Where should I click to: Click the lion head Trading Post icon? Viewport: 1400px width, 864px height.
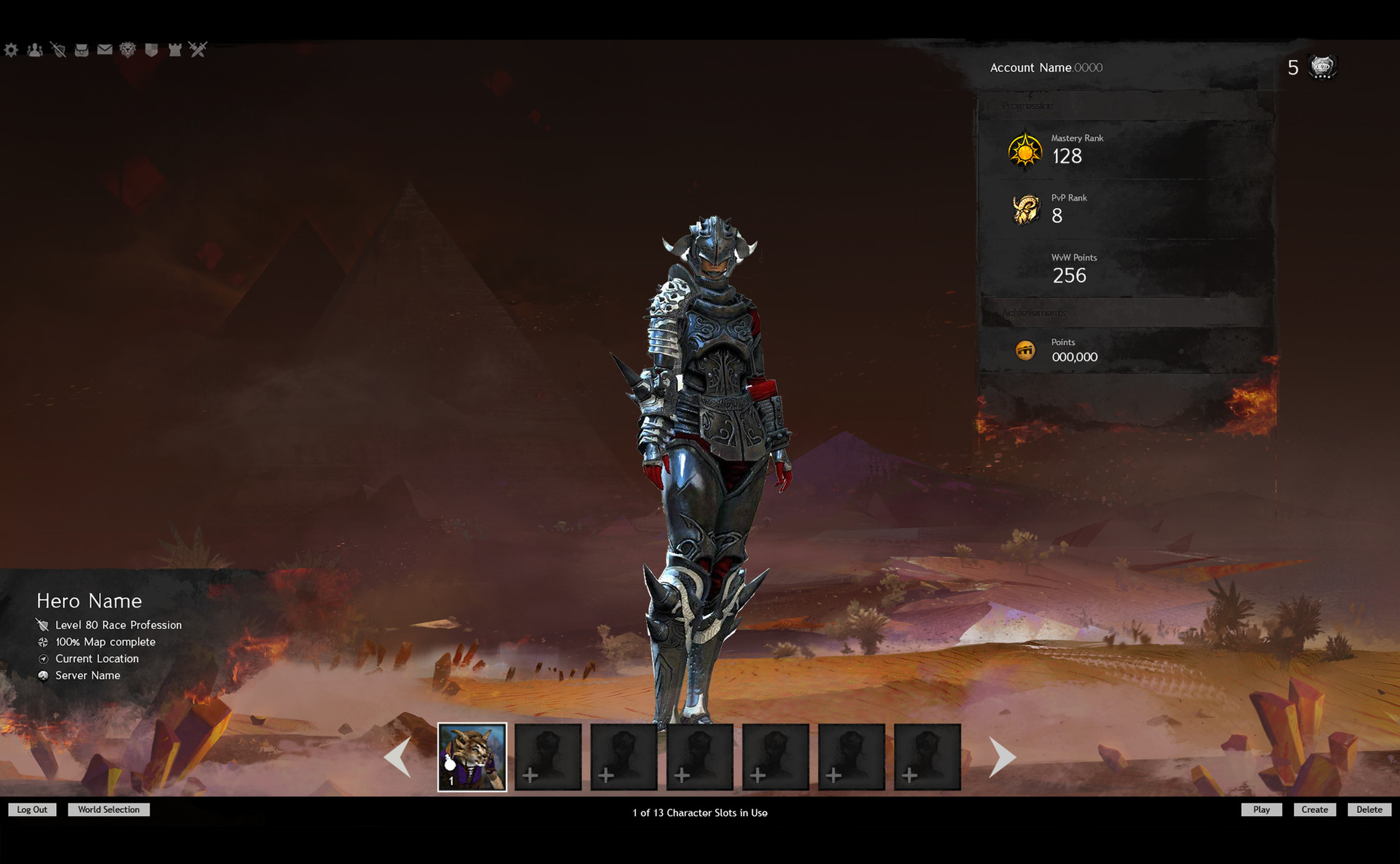point(128,50)
